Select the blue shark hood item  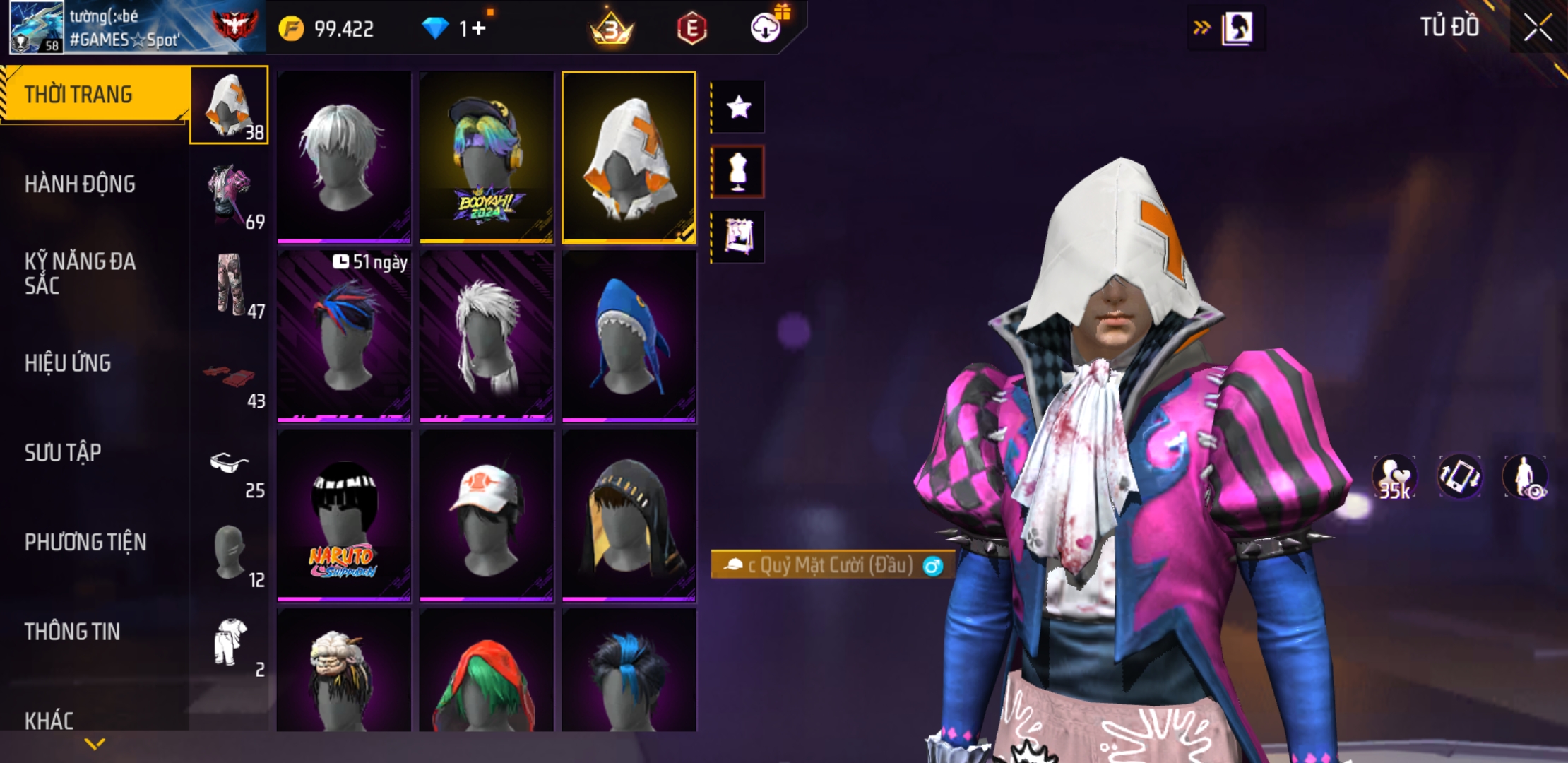(629, 336)
